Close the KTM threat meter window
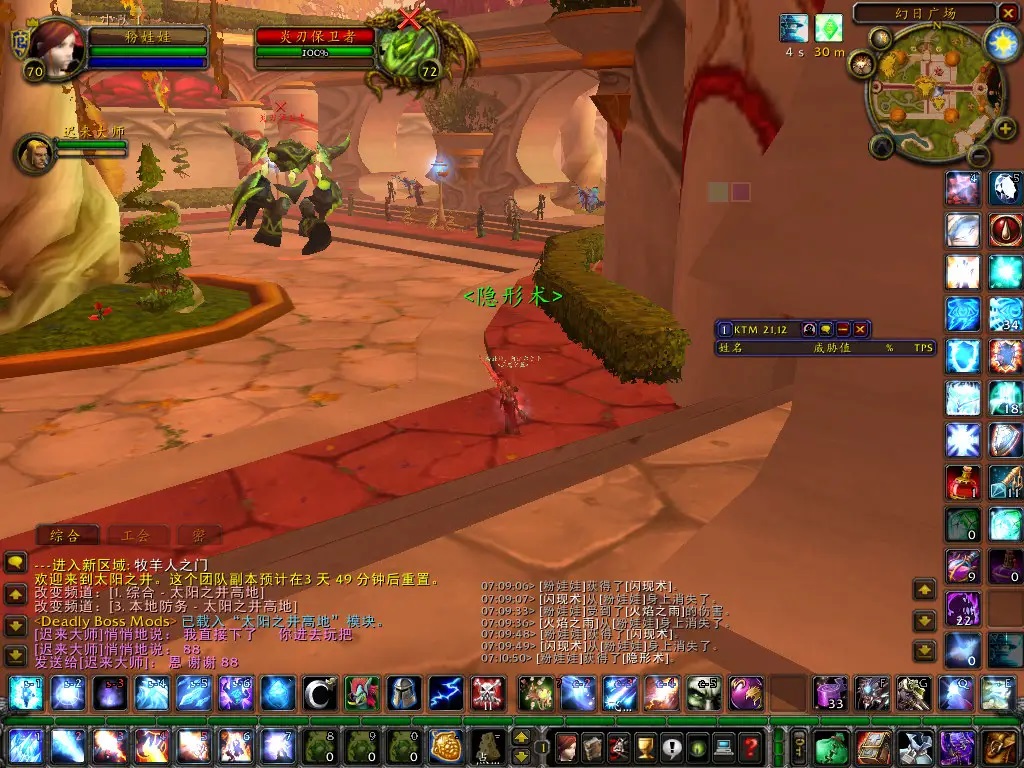 859,329
